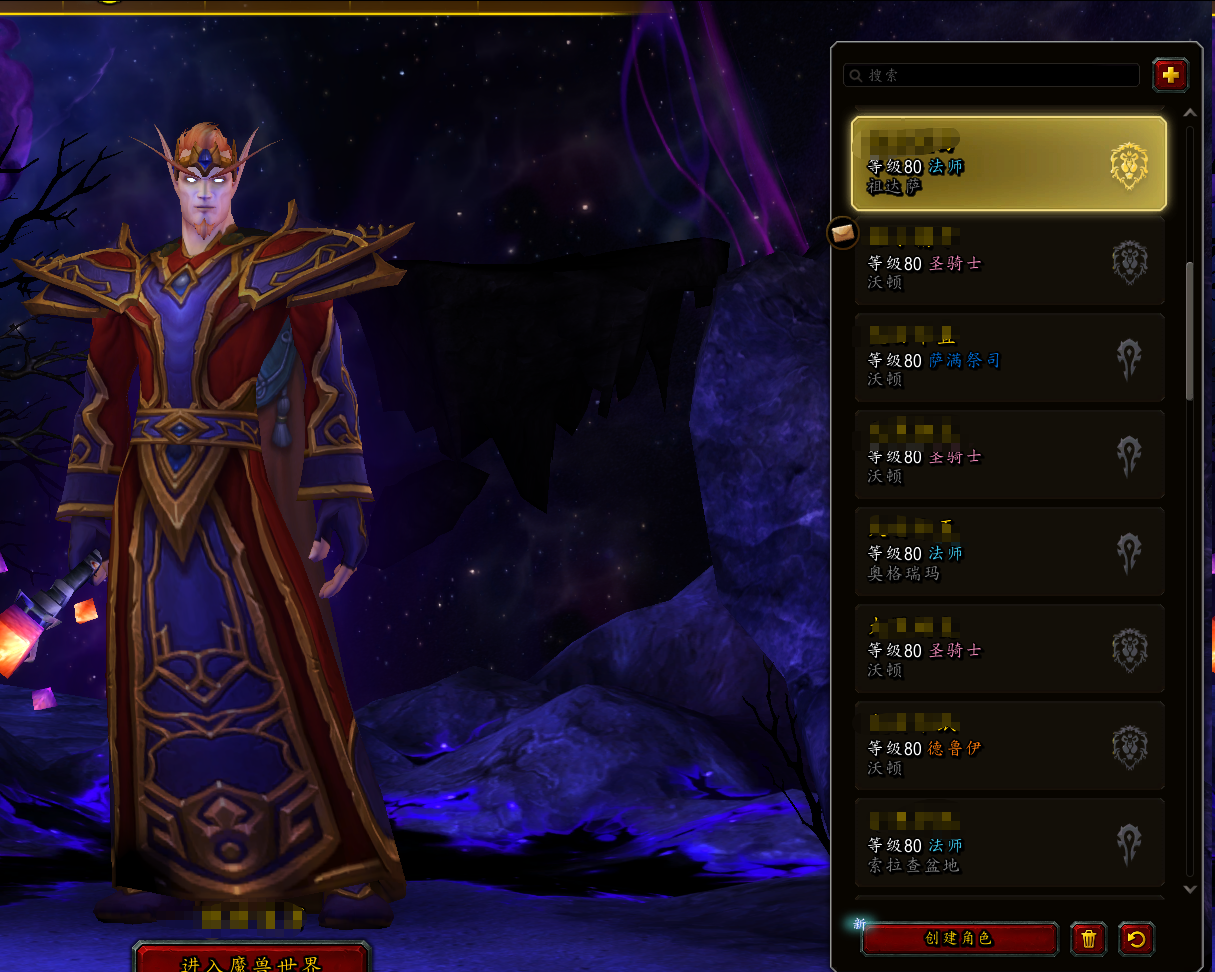Select the 法师 located in 奥格瑞玛

tap(1008, 552)
